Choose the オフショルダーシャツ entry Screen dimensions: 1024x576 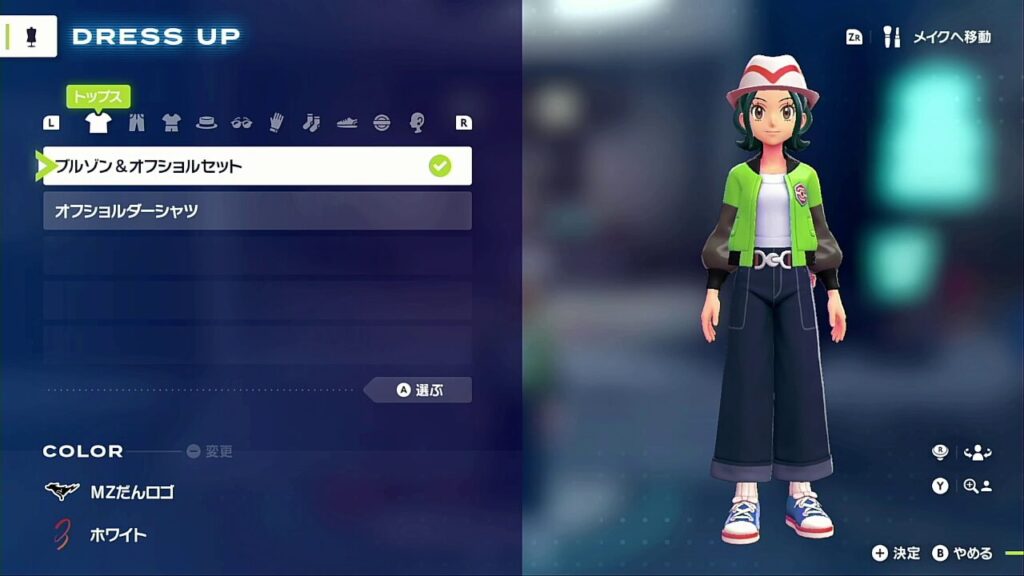tap(257, 211)
